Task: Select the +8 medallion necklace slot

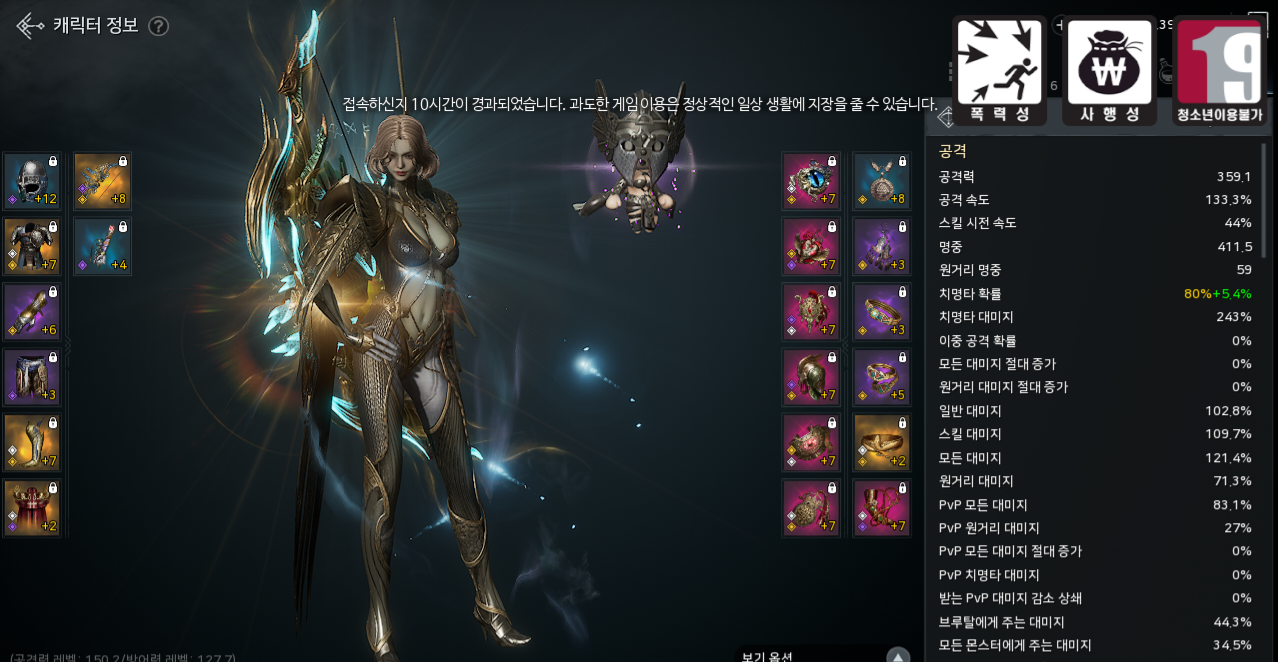Action: (881, 181)
